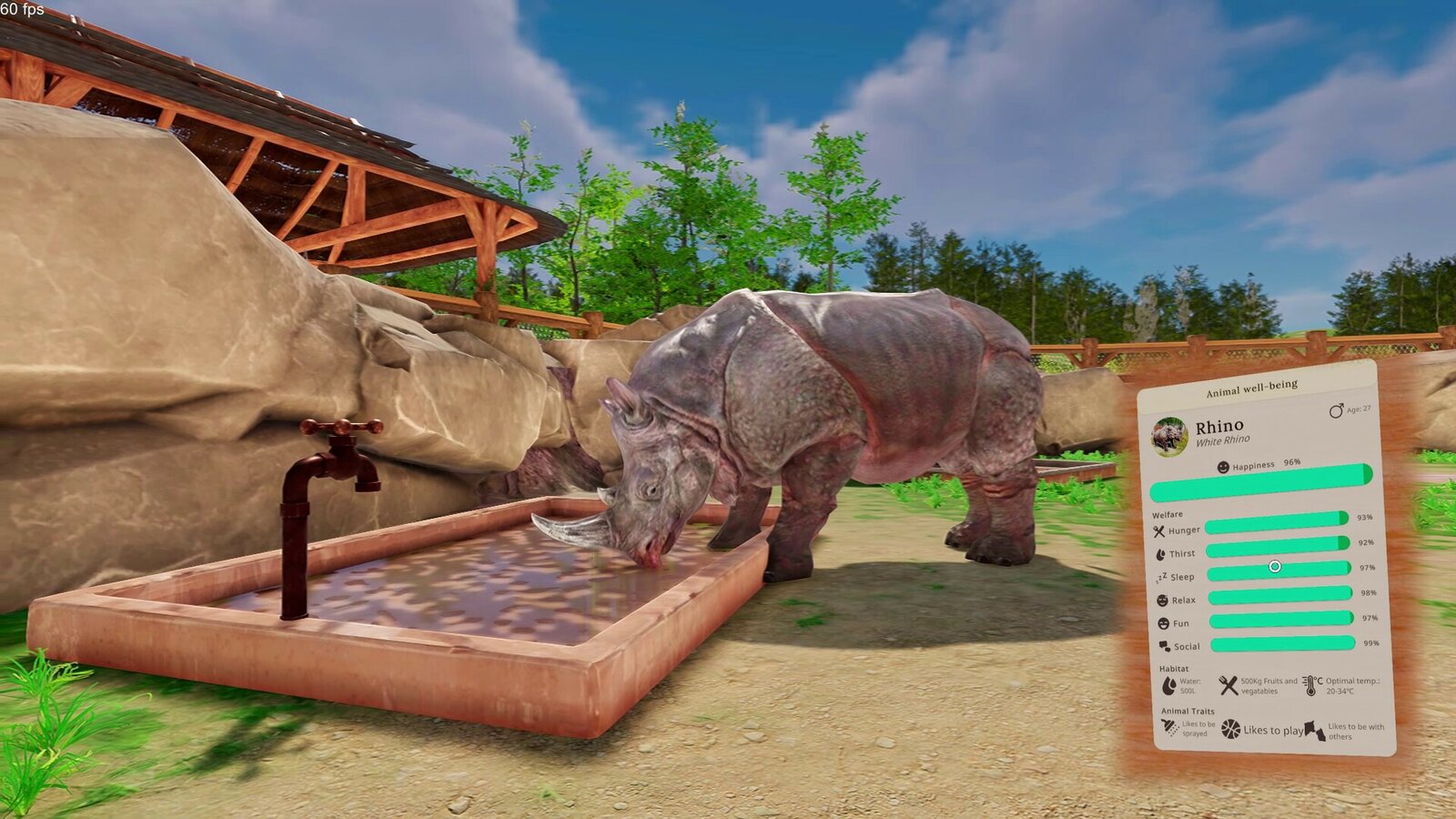Select the Fun face icon

point(1162,623)
